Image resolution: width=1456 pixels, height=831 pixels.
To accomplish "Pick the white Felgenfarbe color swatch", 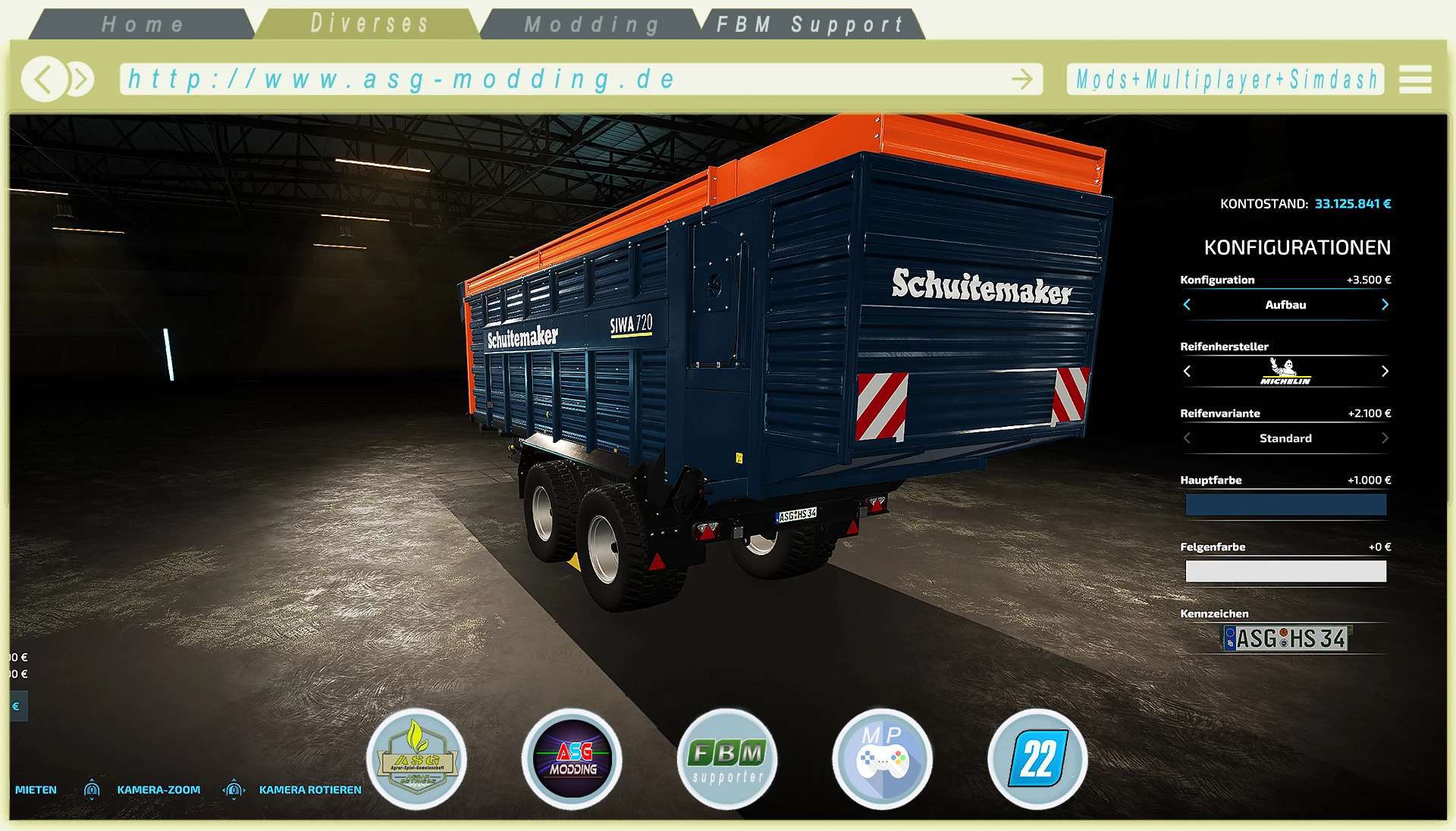I will [1285, 572].
